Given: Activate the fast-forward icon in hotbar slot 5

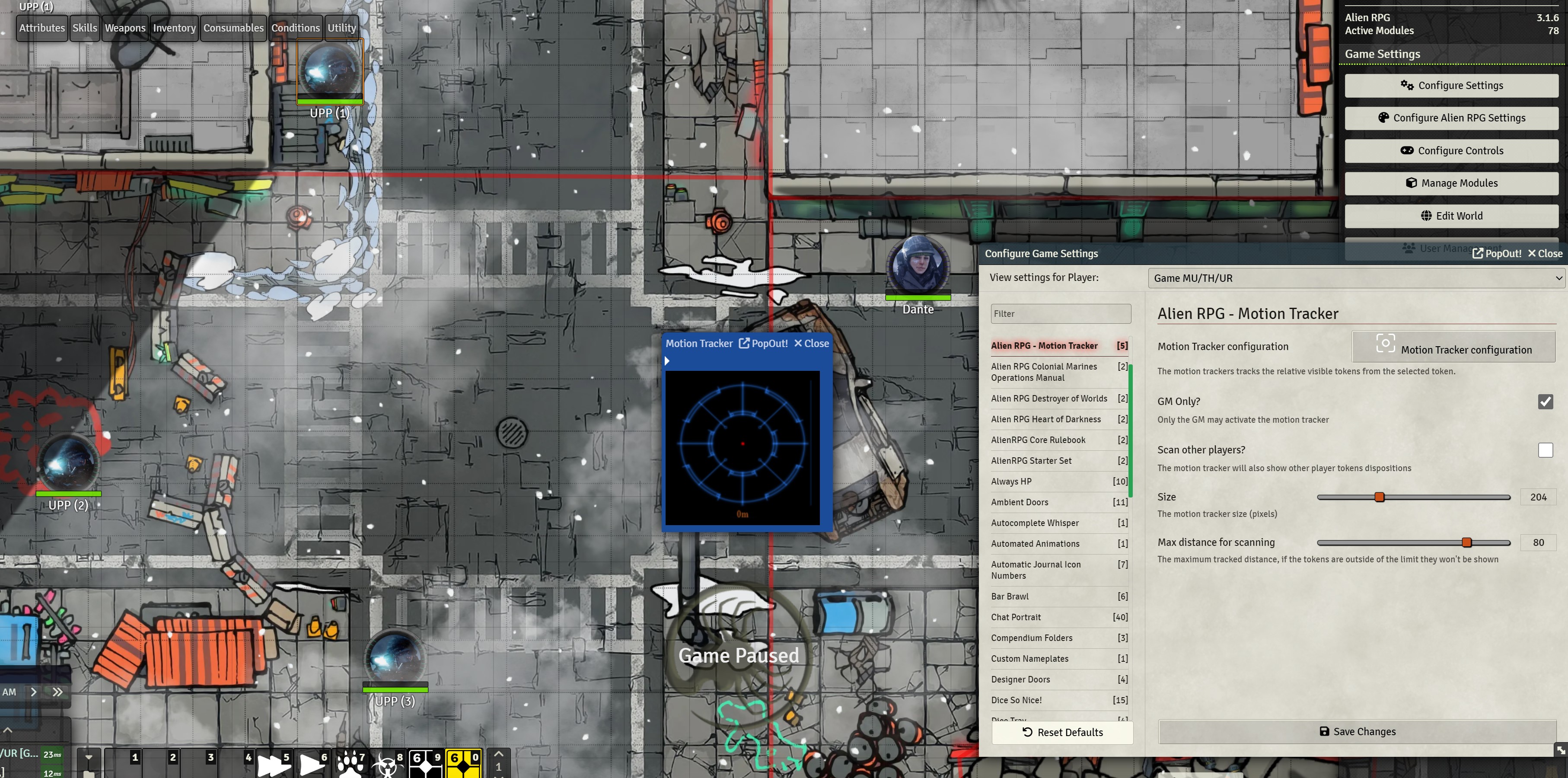Looking at the screenshot, I should tap(274, 764).
